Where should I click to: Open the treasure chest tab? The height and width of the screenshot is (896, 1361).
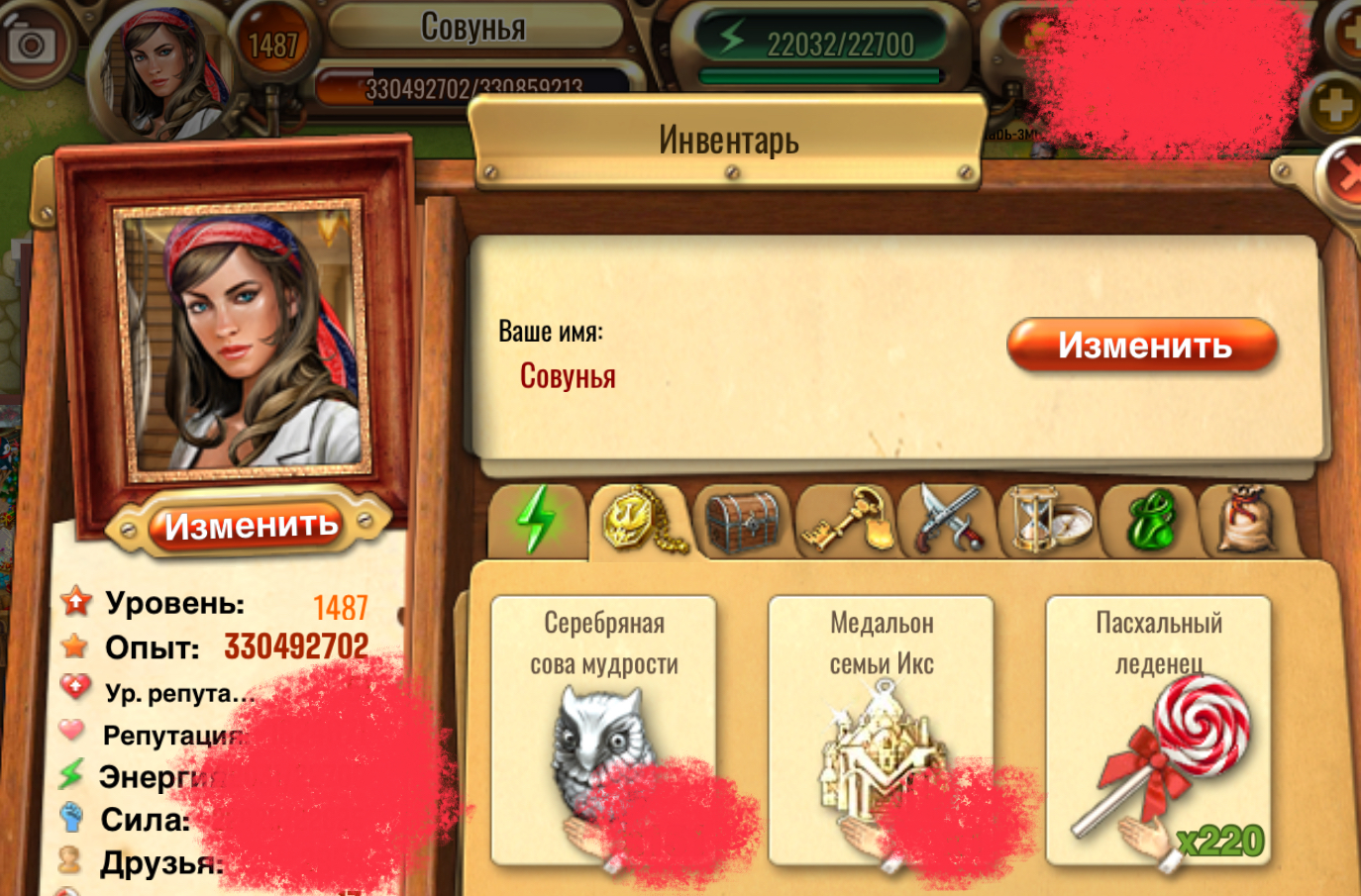point(742,521)
